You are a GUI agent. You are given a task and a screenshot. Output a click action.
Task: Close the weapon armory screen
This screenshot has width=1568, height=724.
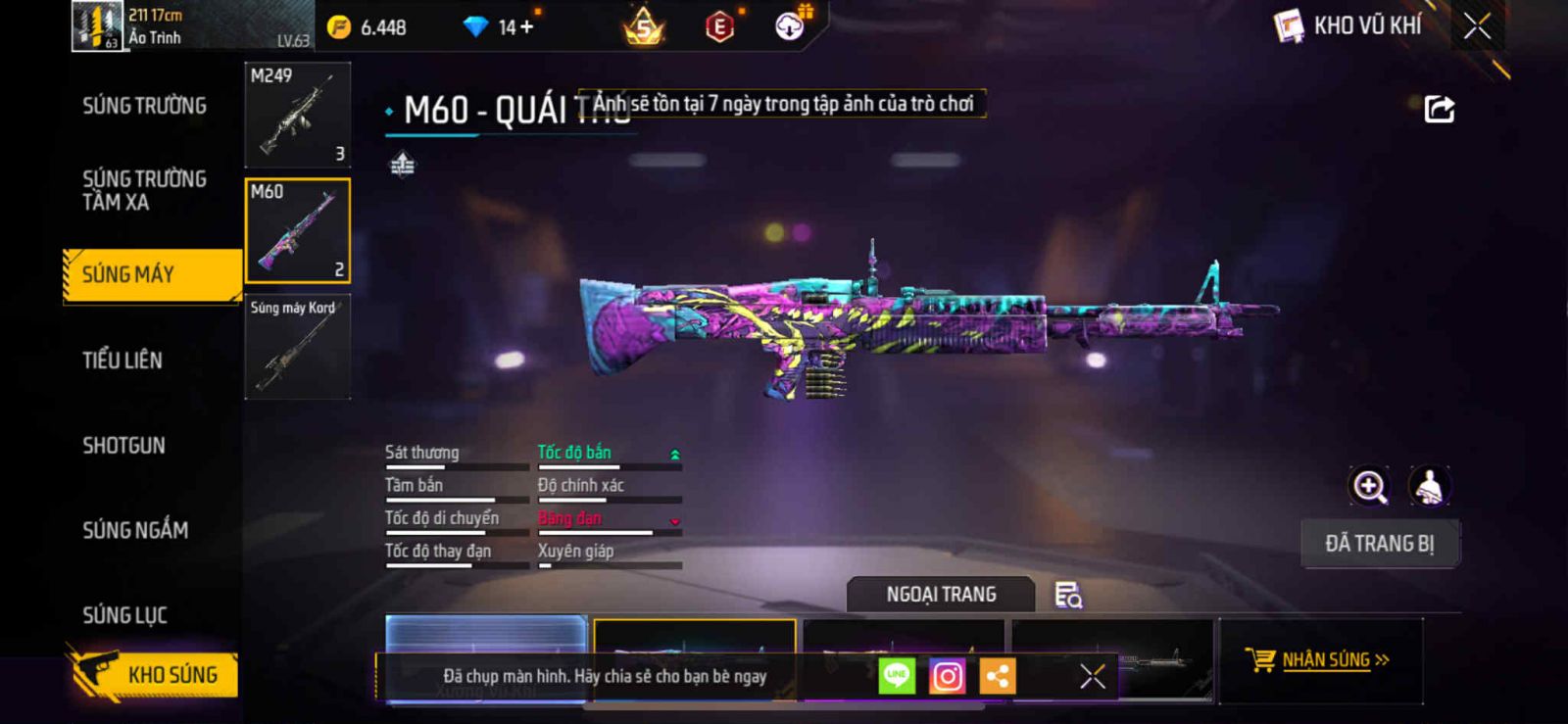pyautogui.click(x=1477, y=26)
